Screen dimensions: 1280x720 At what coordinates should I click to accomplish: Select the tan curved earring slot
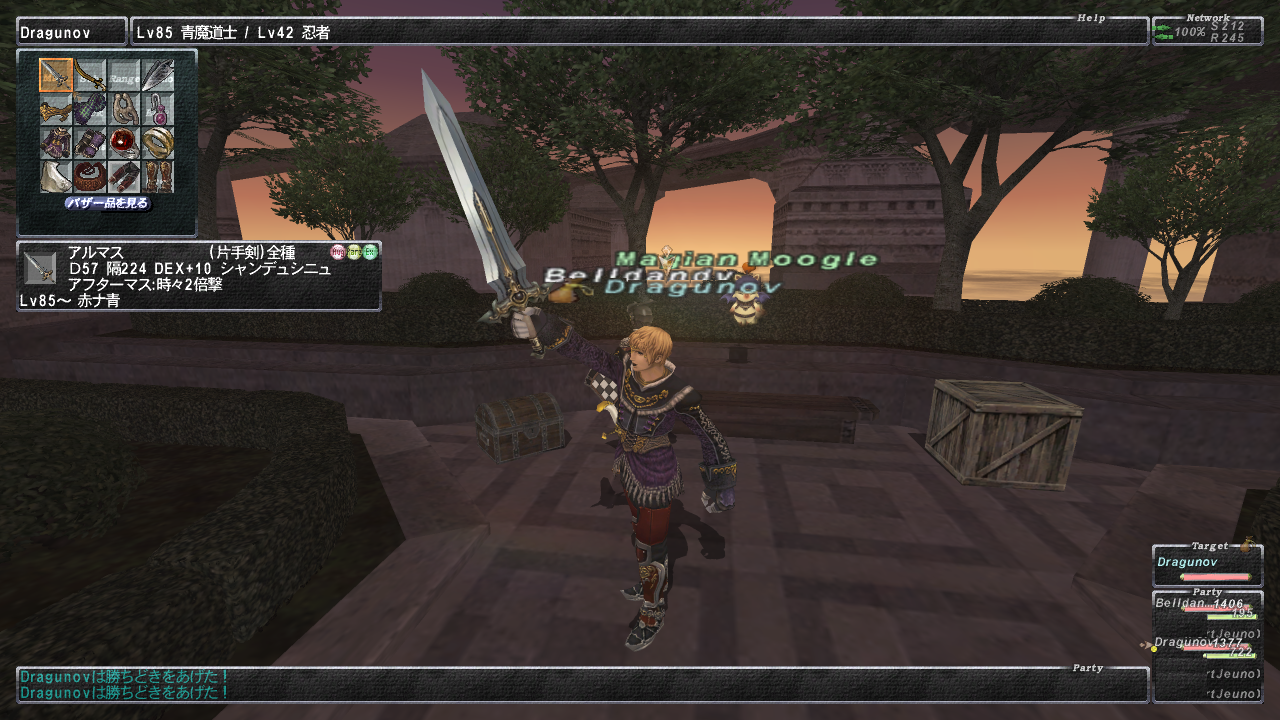coord(124,109)
